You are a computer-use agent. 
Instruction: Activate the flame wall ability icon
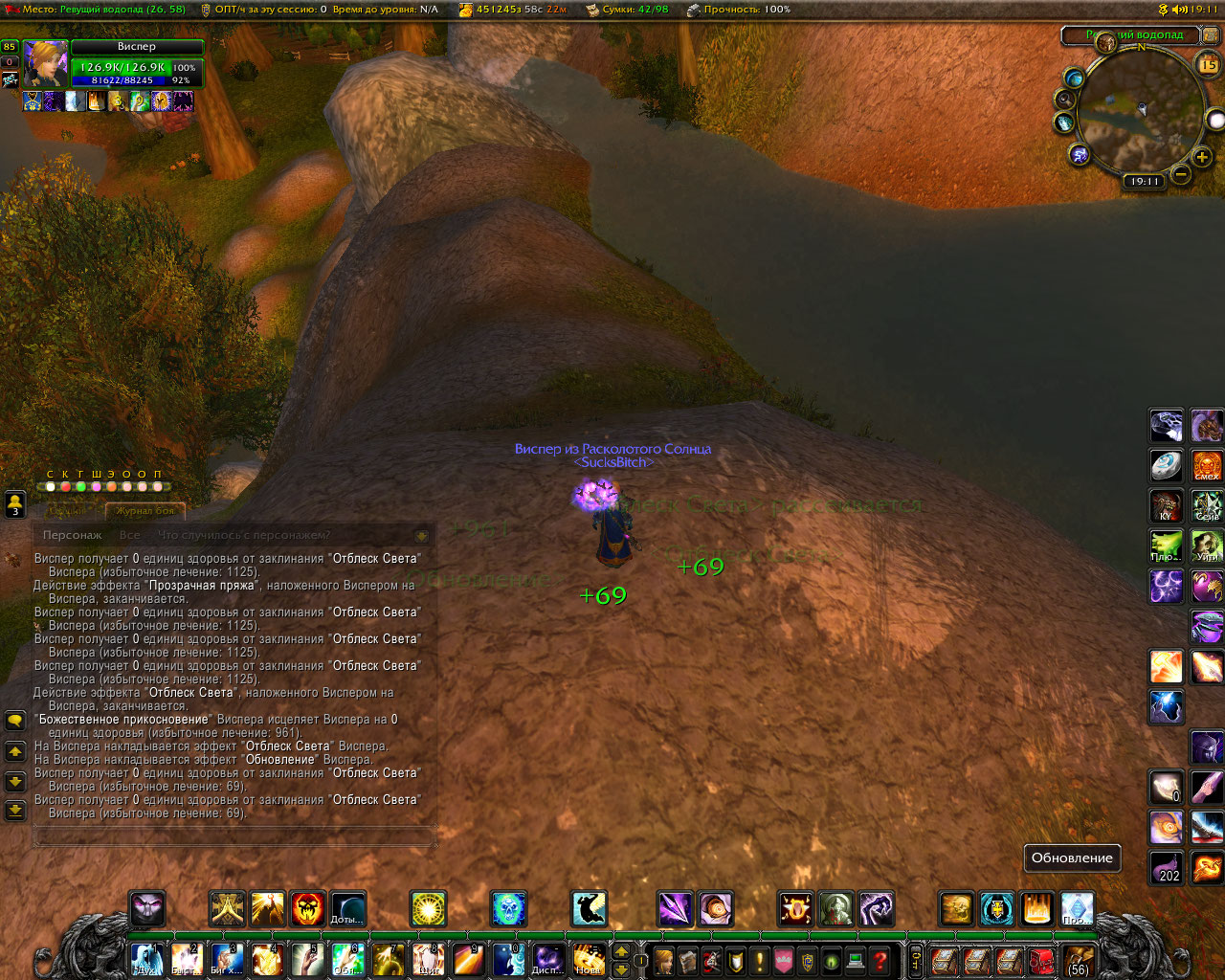[1036, 908]
